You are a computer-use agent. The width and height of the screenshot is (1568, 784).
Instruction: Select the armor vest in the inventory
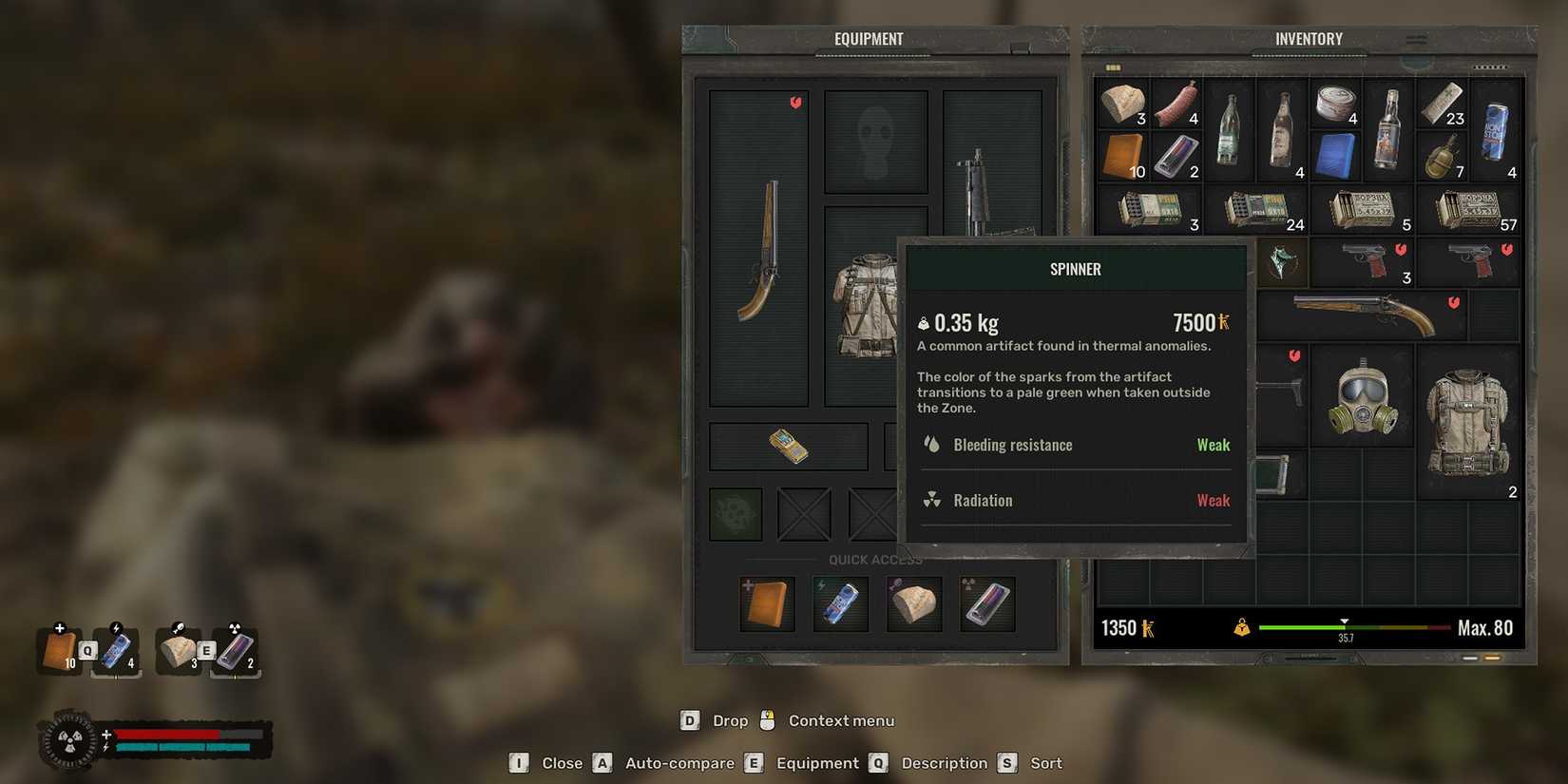pos(1468,423)
